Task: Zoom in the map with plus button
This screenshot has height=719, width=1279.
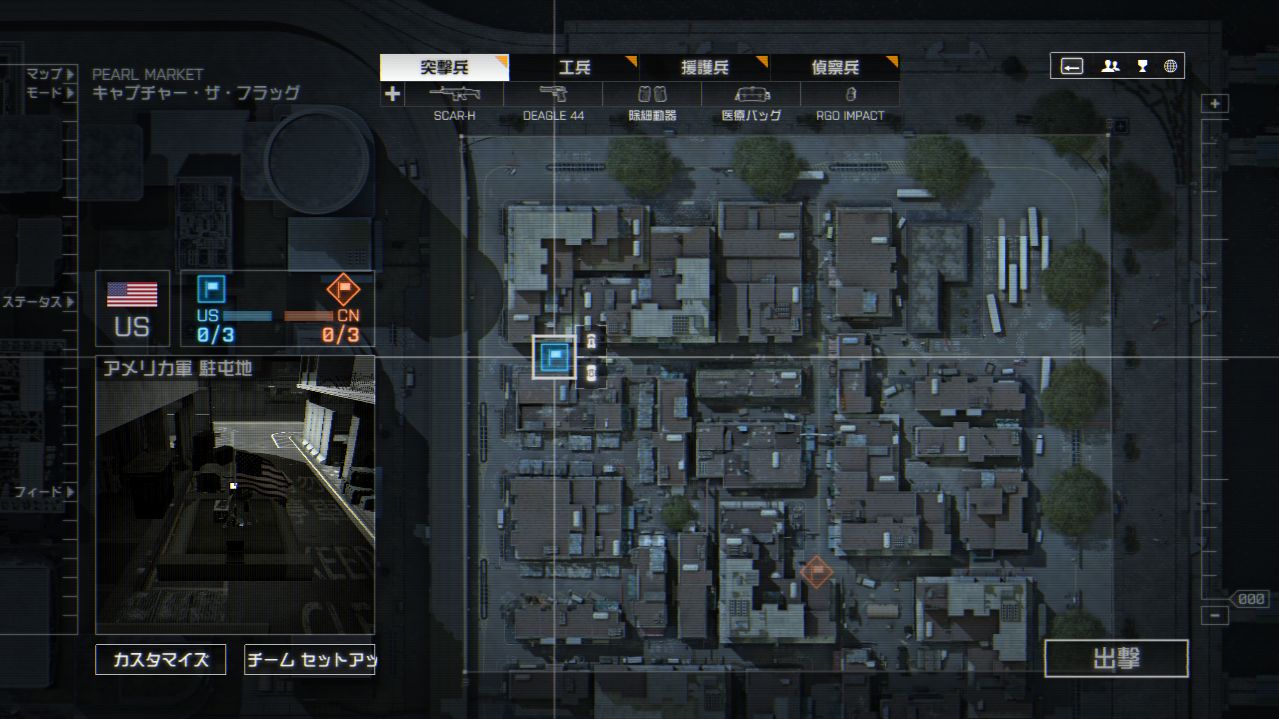Action: pyautogui.click(x=1215, y=104)
